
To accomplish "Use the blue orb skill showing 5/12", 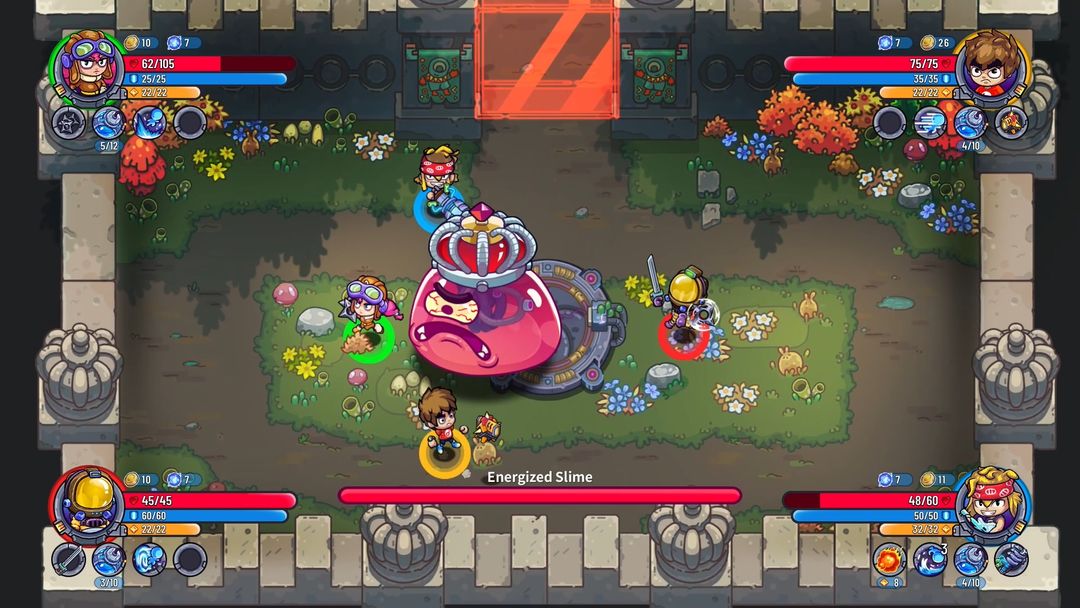I will tap(108, 123).
